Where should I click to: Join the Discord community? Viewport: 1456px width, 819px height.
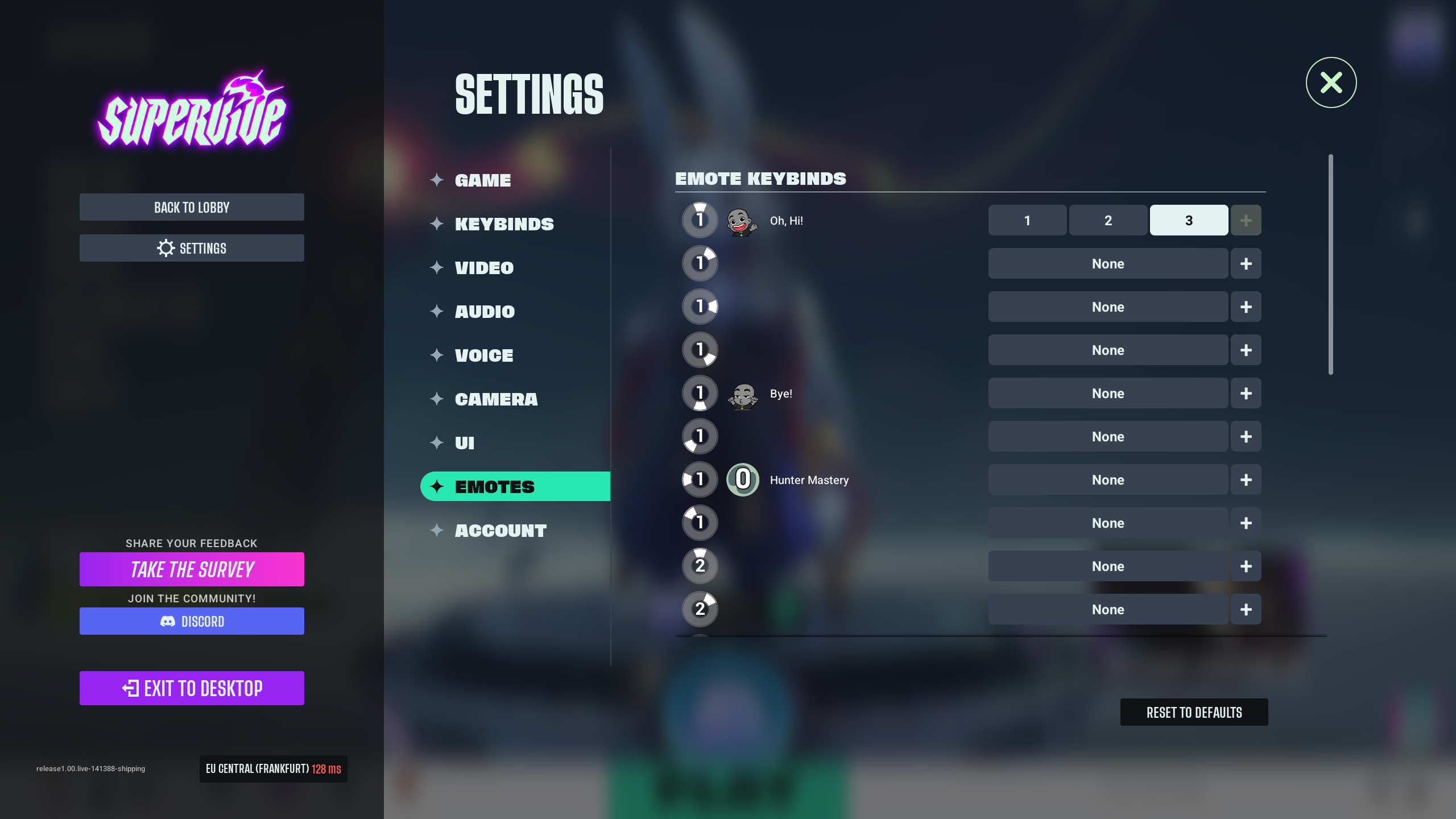tap(192, 621)
